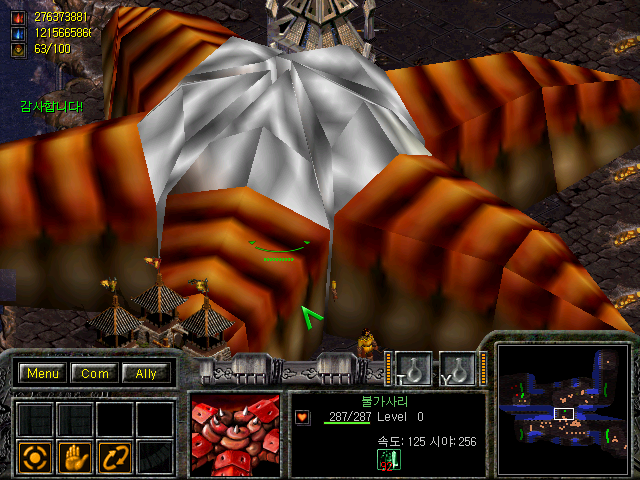Select the green status icon under unit stats
640x480 pixels.
click(388, 459)
